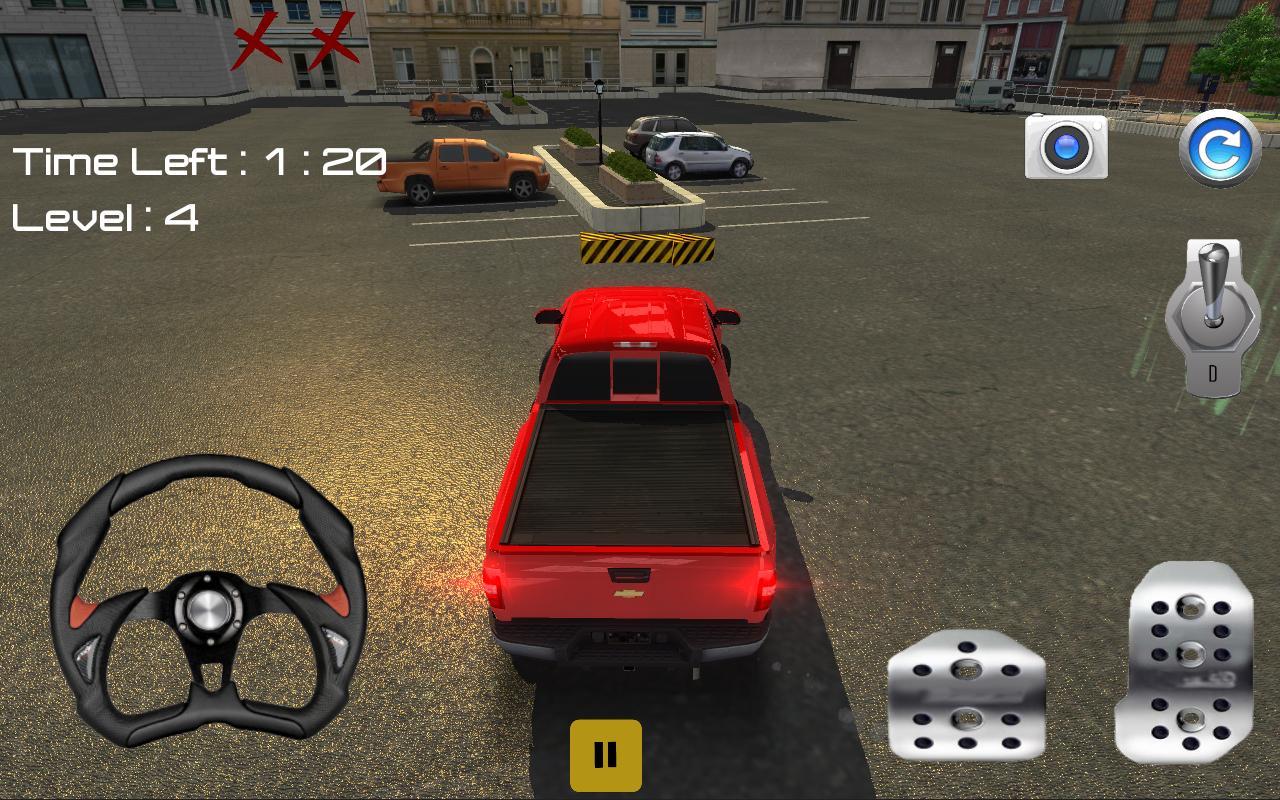The height and width of the screenshot is (800, 1280).
Task: Toggle the Drive gear shifter
Action: coord(1212,320)
